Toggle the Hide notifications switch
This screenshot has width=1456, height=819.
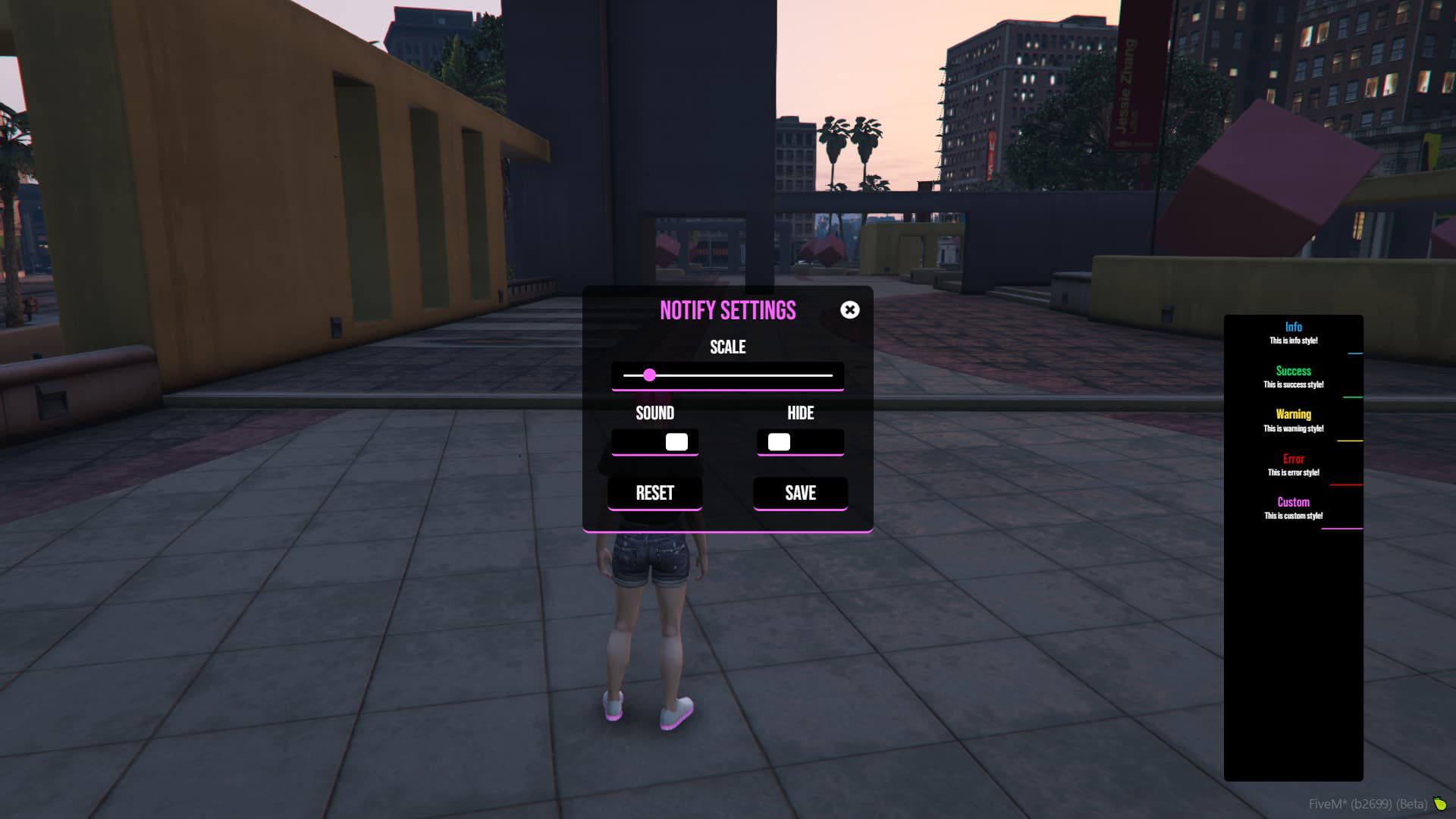800,442
